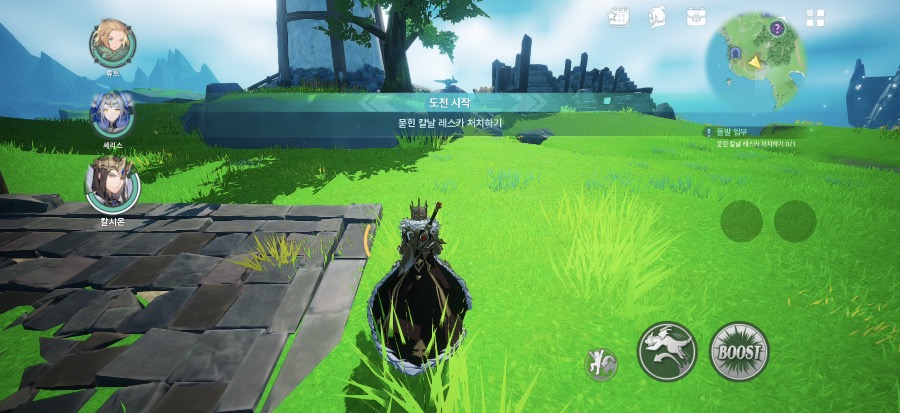900x413 pixels.
Task: Tap the small dismount icon
Action: (601, 364)
